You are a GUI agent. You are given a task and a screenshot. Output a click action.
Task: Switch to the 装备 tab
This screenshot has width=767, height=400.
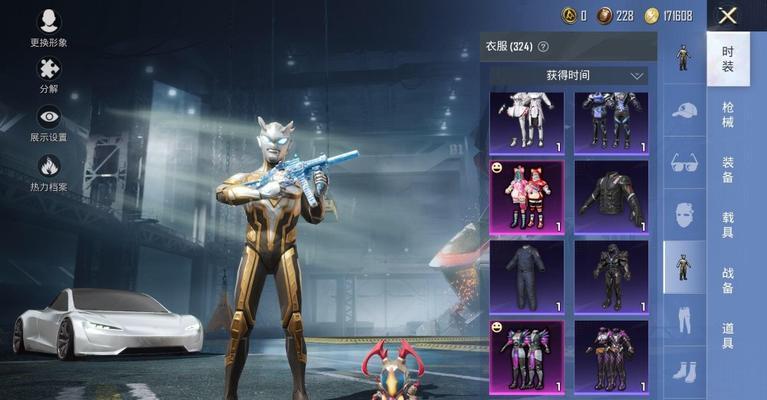tap(728, 169)
